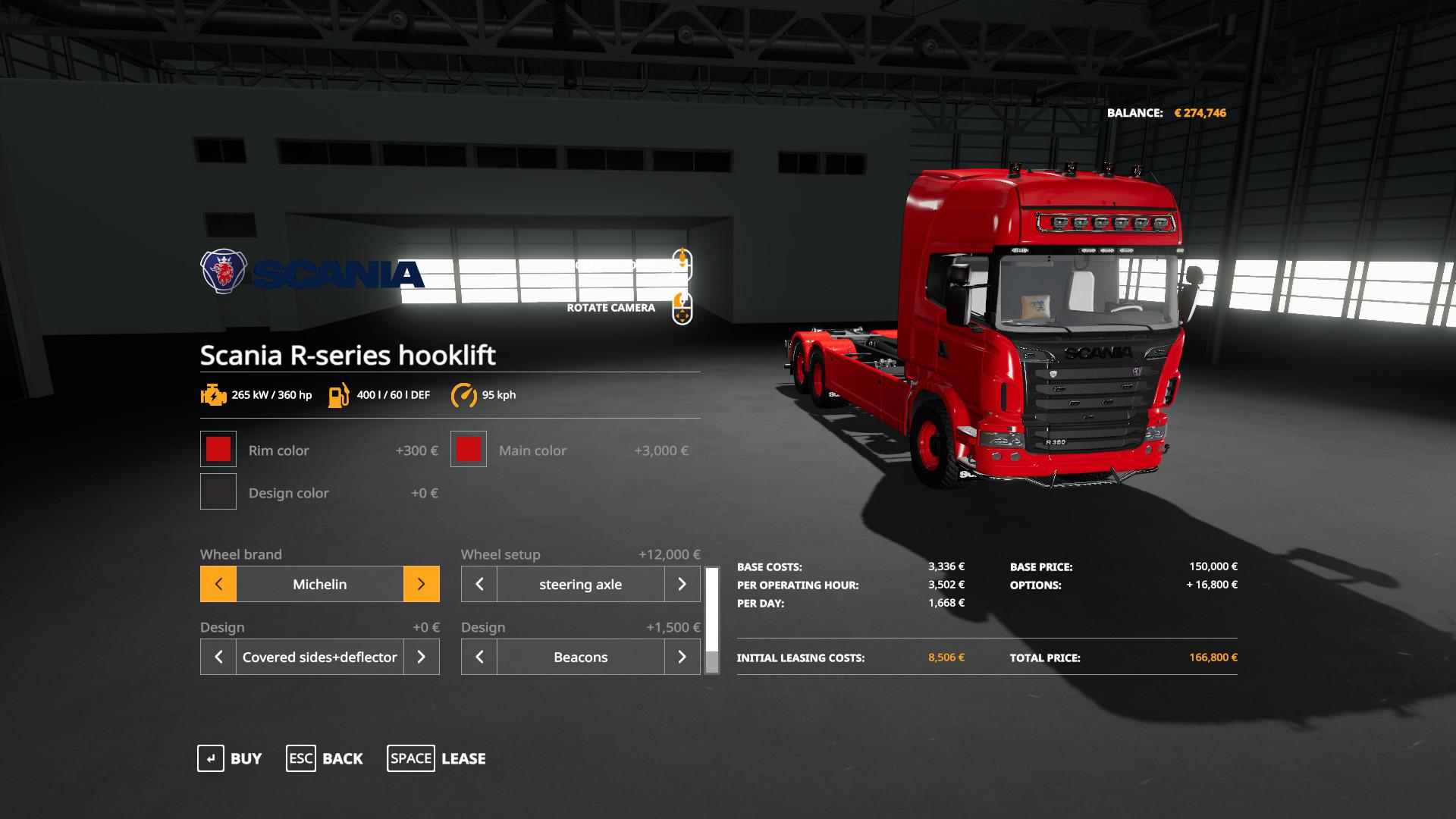Select previous wheel brand before Michelin
The height and width of the screenshot is (819, 1456).
click(218, 584)
